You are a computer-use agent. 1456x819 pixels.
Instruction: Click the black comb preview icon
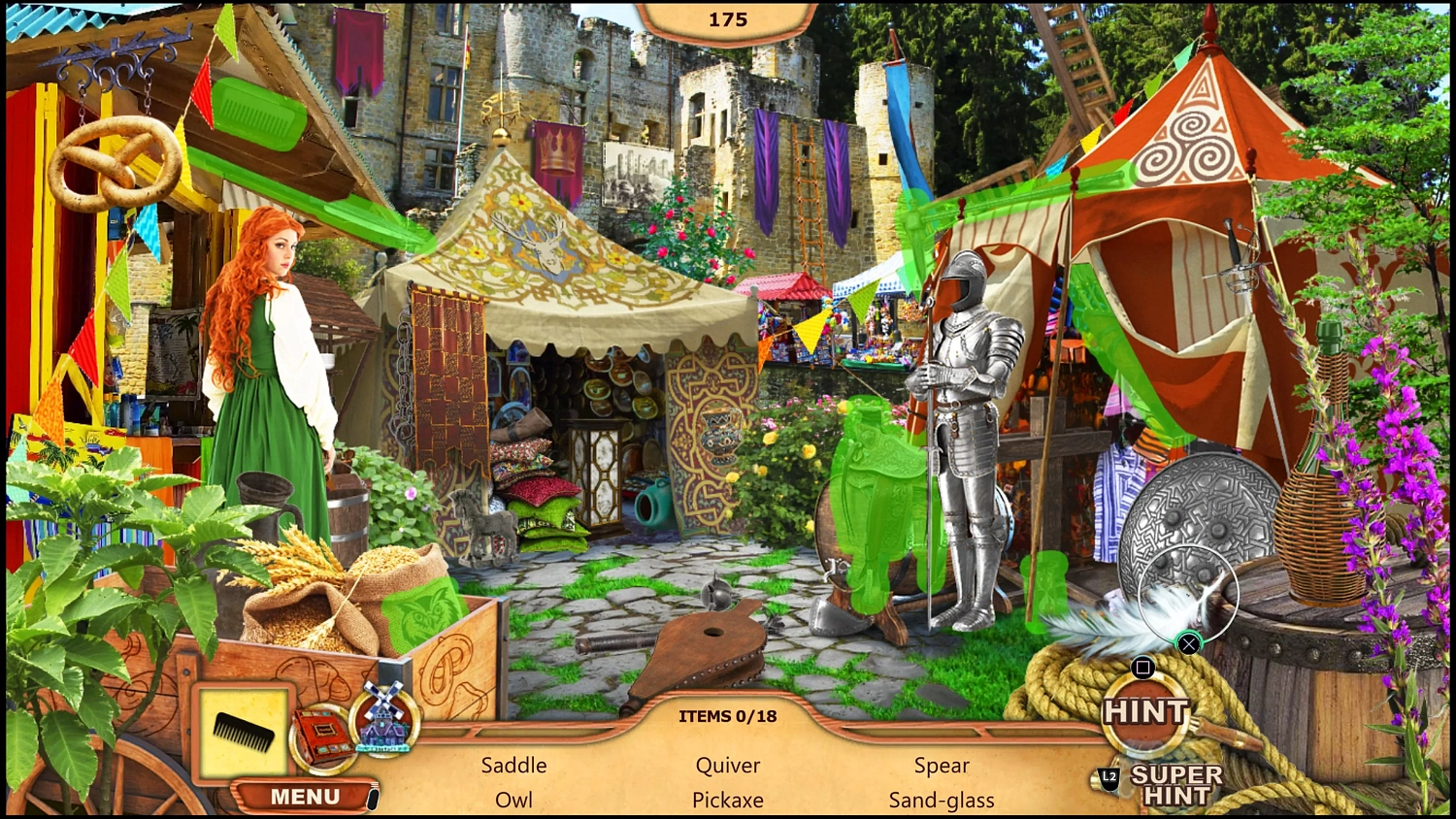tap(243, 730)
